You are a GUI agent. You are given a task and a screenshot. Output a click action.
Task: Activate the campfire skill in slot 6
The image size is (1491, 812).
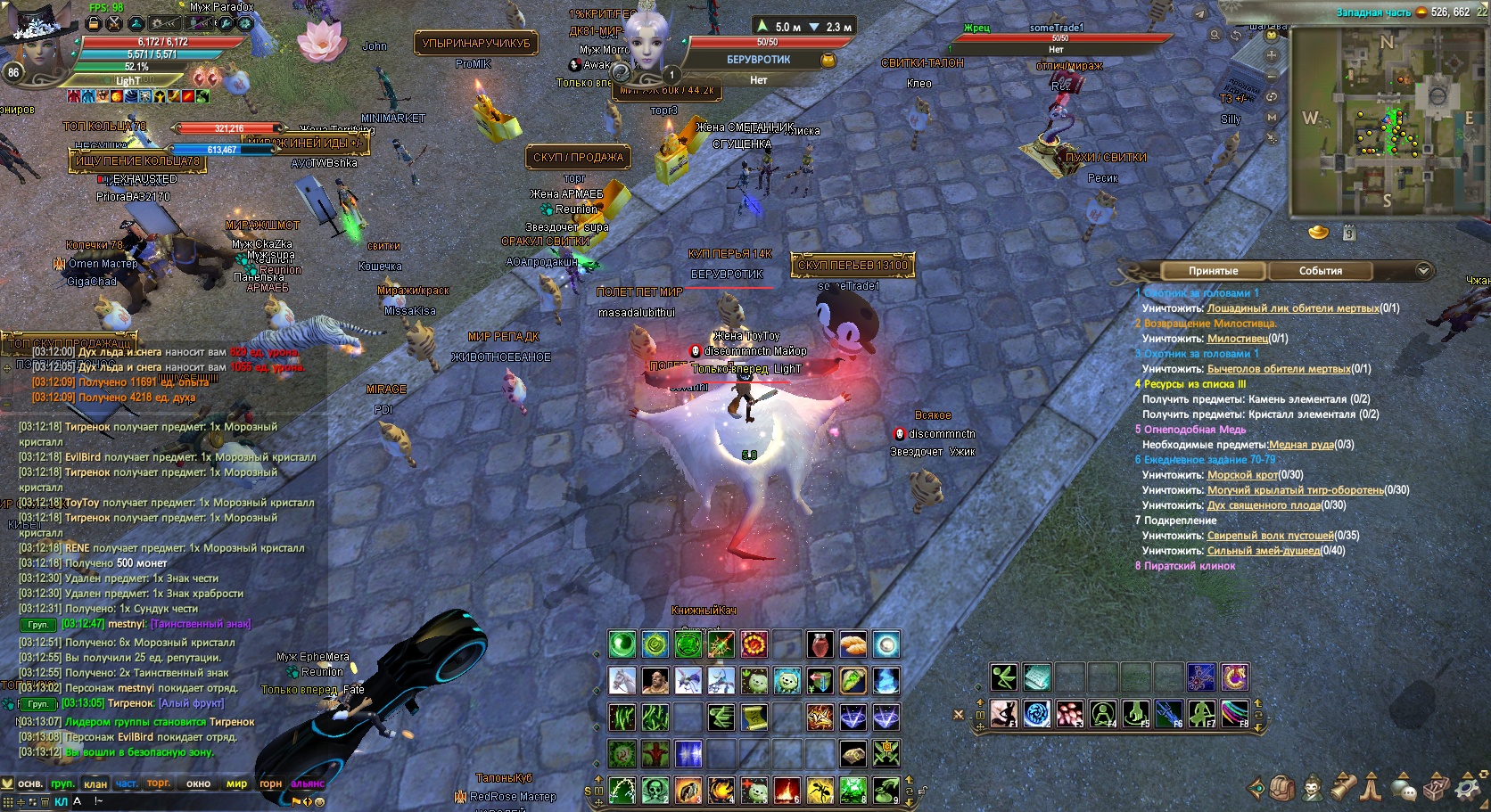pyautogui.click(x=787, y=791)
